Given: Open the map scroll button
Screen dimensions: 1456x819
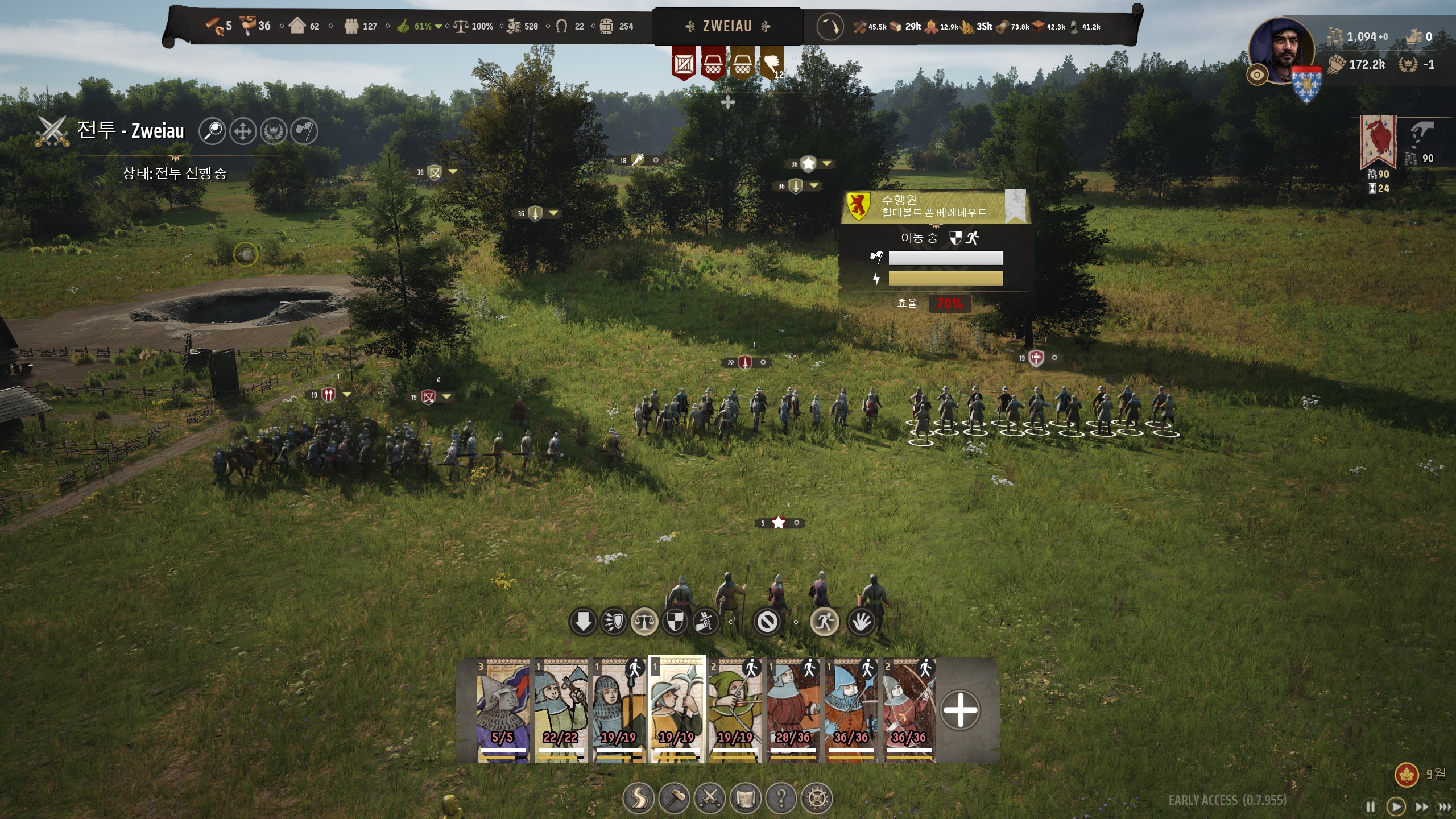Looking at the screenshot, I should [x=746, y=799].
